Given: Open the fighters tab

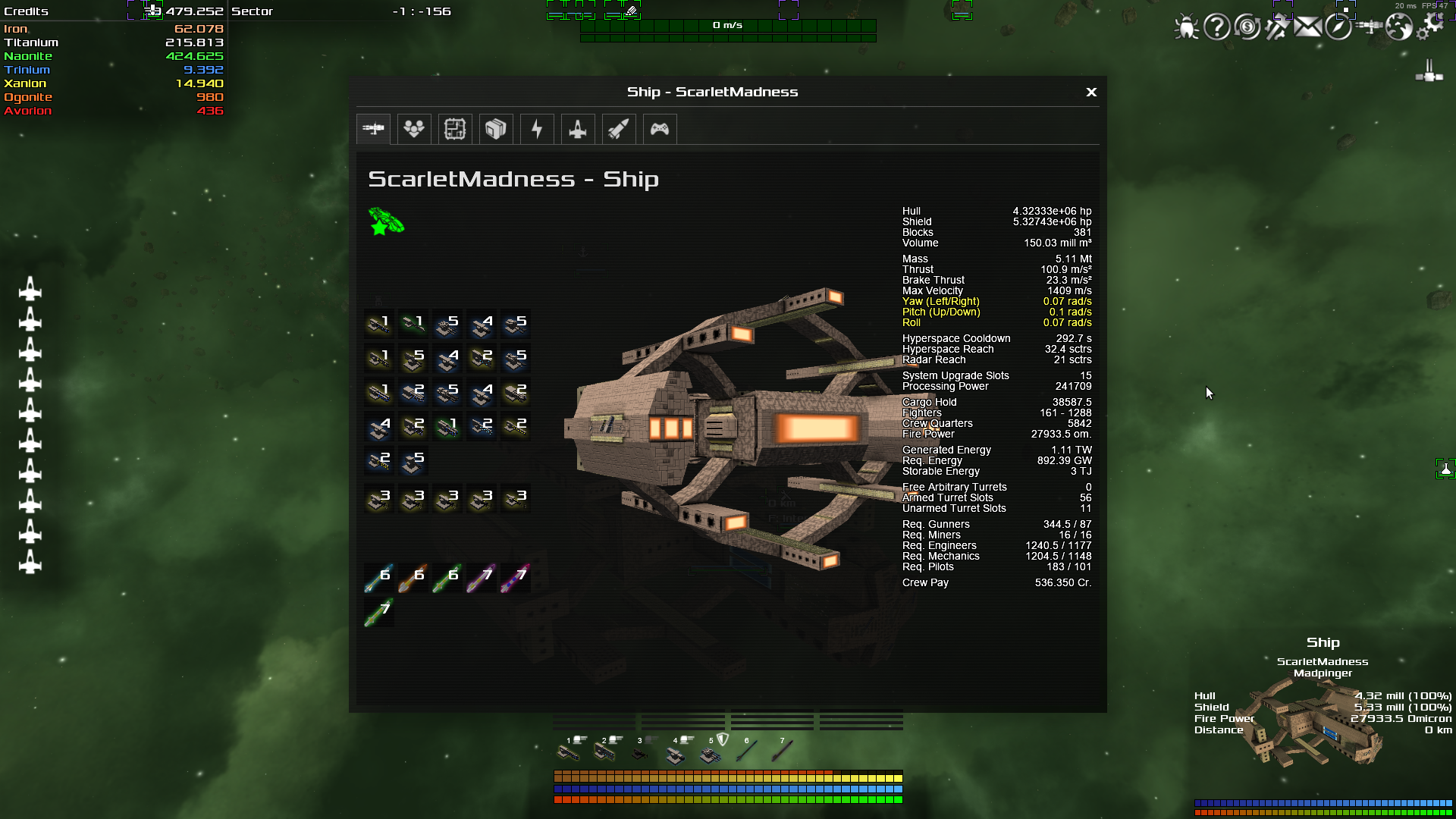Looking at the screenshot, I should point(578,129).
